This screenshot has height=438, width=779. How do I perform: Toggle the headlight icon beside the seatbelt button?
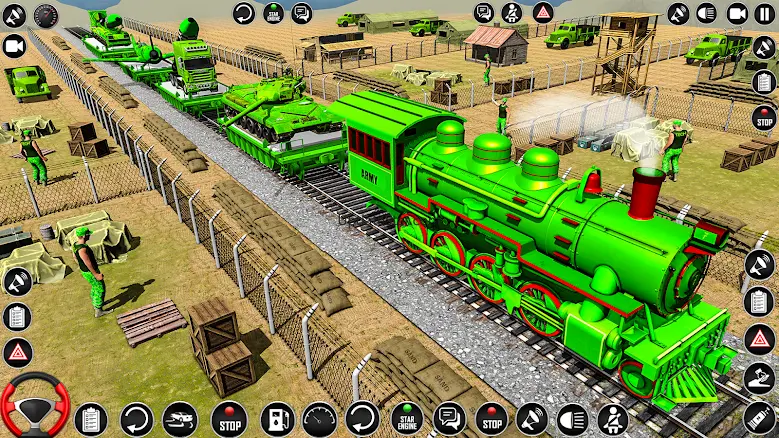pos(571,418)
